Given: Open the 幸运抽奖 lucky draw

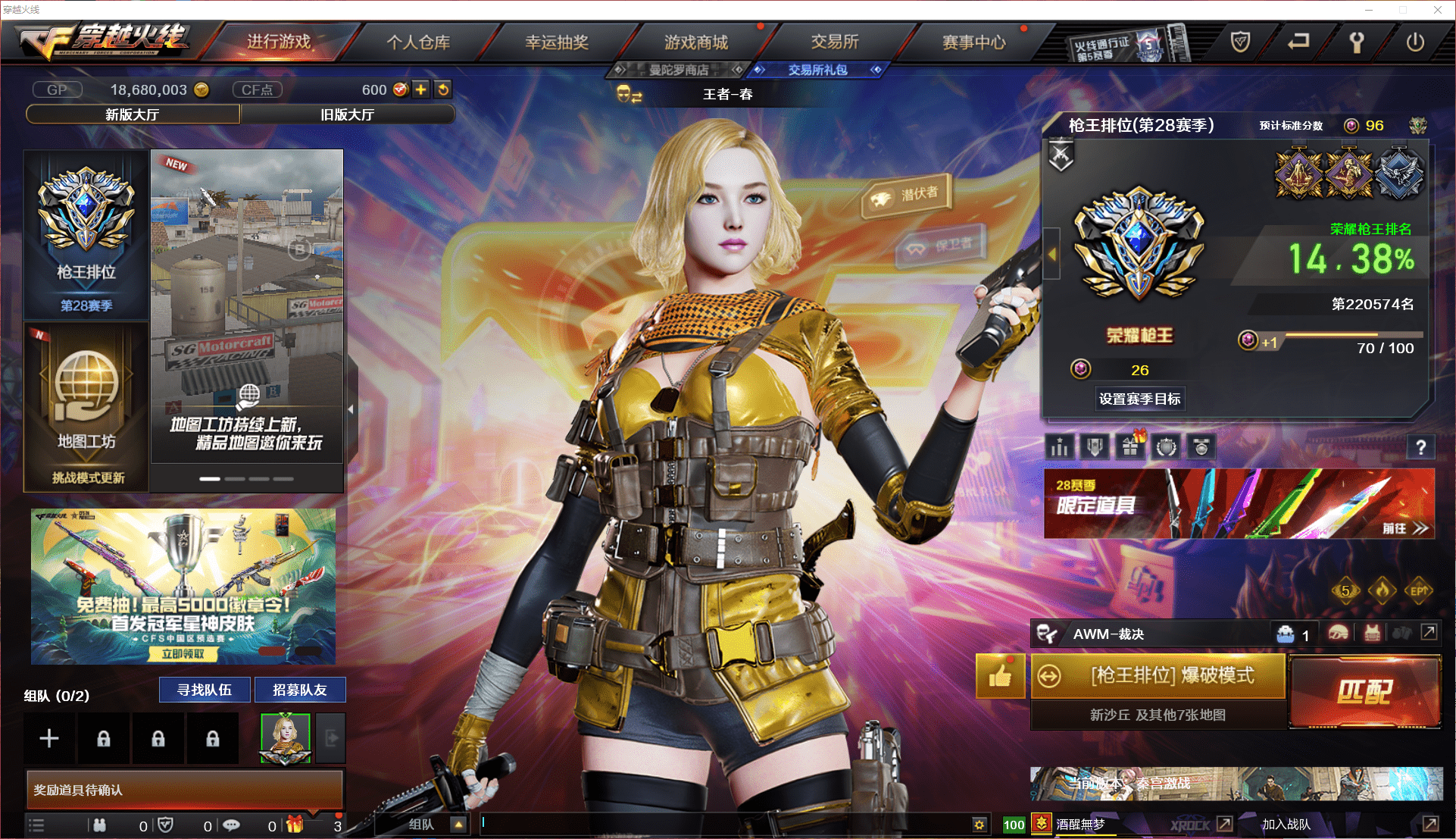Looking at the screenshot, I should tap(557, 42).
